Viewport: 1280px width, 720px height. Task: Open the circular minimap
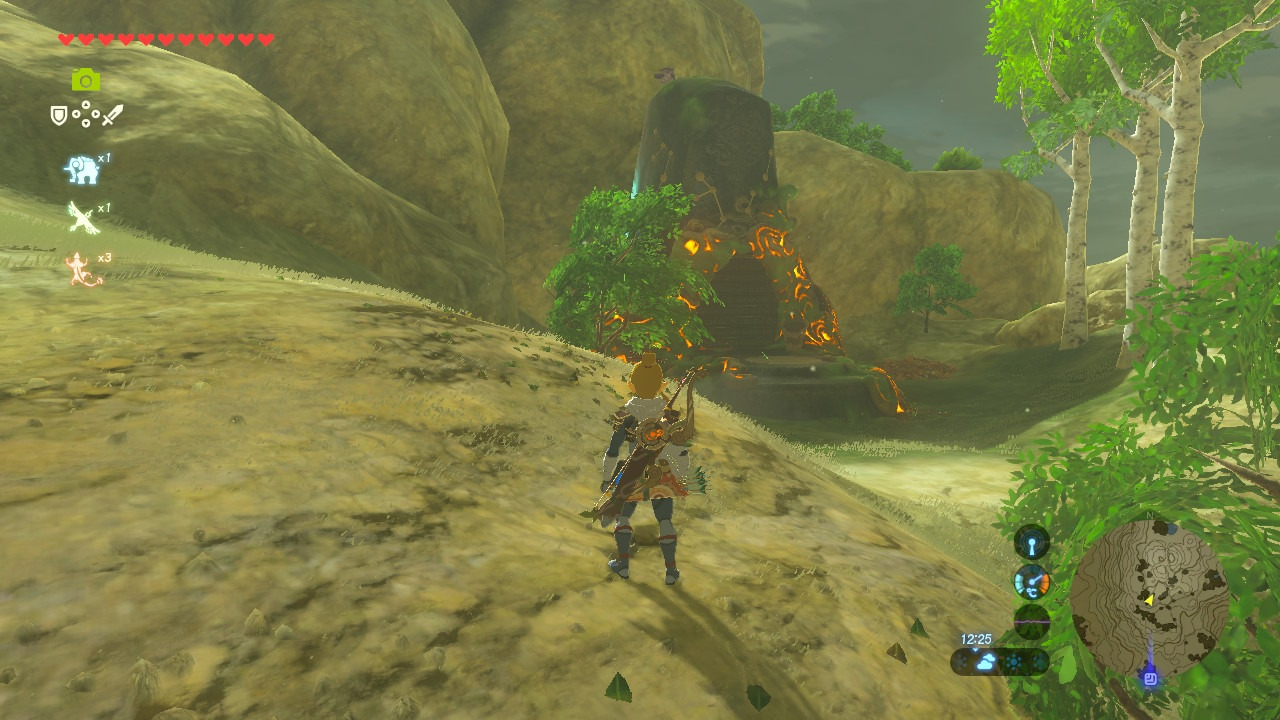pos(1149,598)
